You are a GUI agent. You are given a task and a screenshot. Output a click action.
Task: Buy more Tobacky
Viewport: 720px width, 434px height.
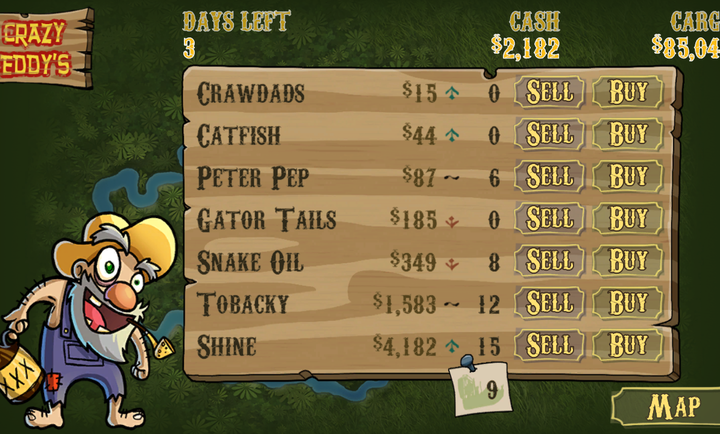click(x=628, y=303)
